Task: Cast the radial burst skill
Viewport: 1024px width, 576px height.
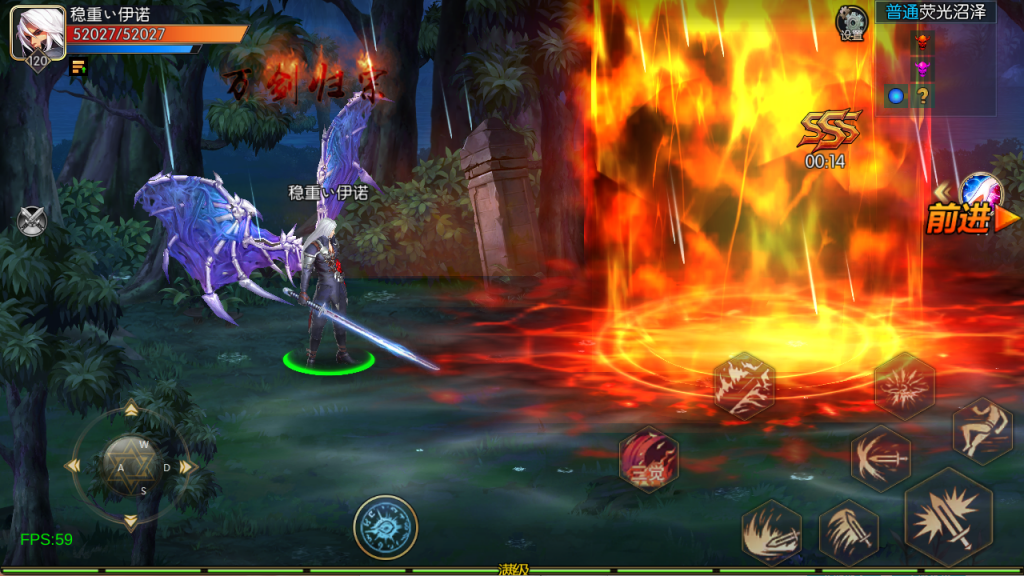Action: pyautogui.click(x=904, y=385)
